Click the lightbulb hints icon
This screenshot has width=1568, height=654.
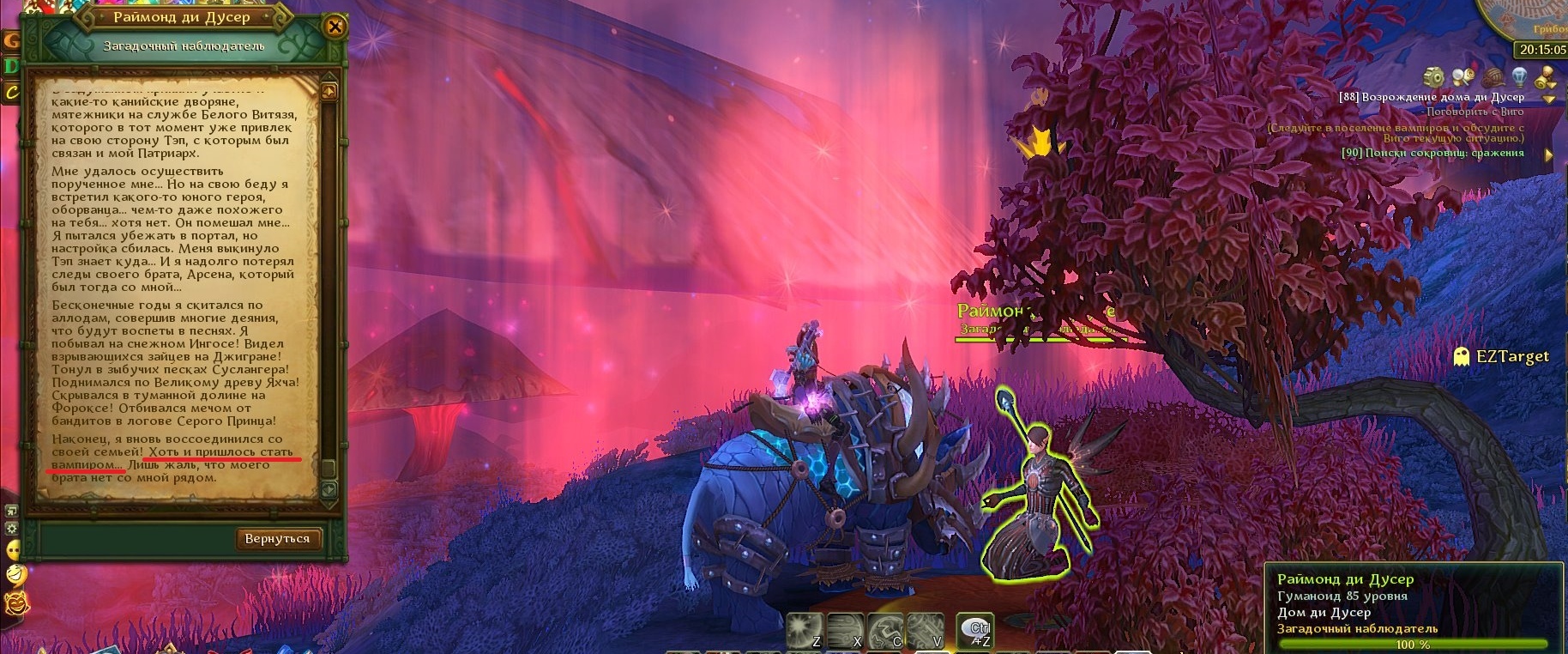[1519, 77]
